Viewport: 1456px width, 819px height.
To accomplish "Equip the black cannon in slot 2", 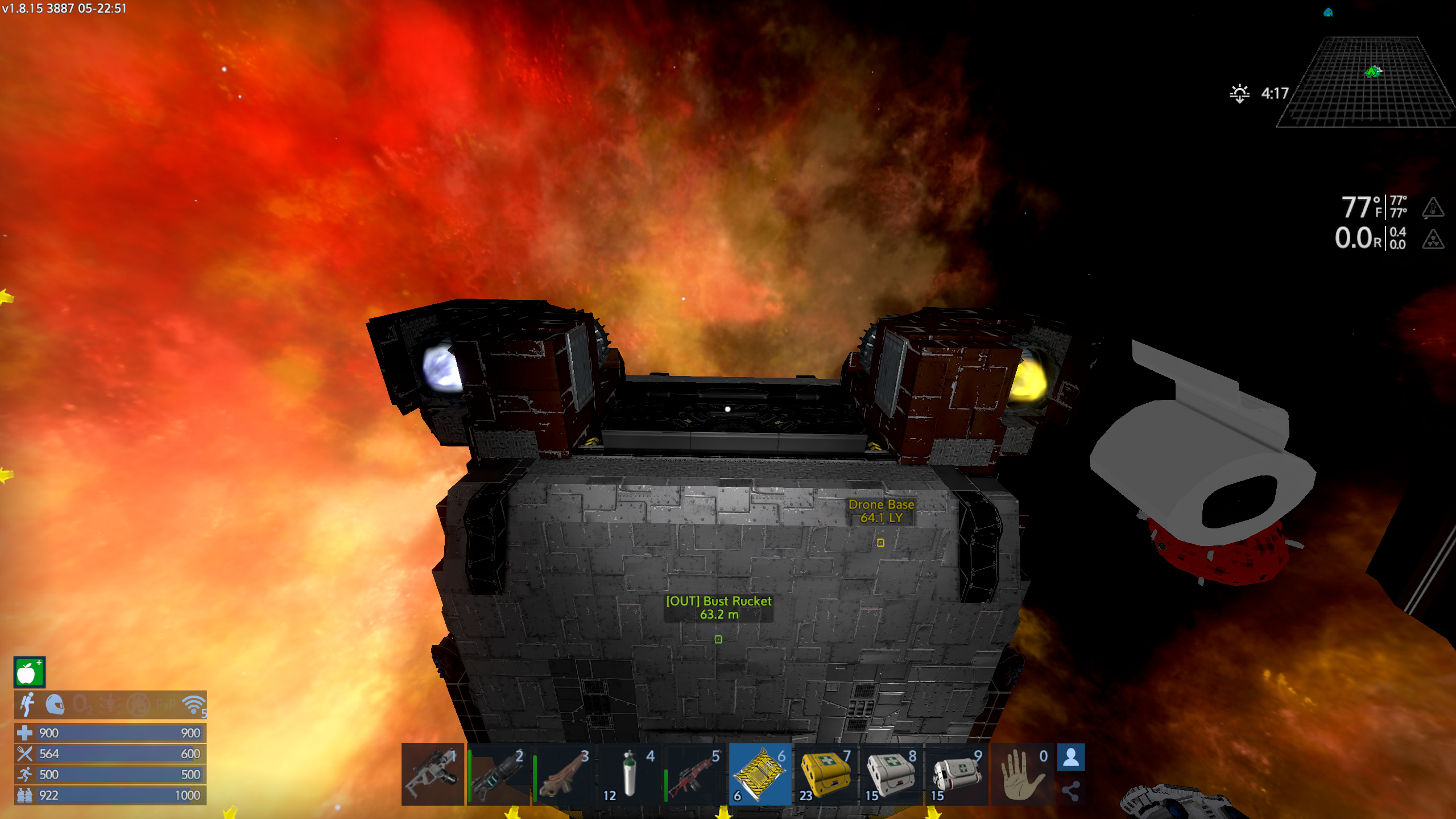I will pyautogui.click(x=498, y=774).
